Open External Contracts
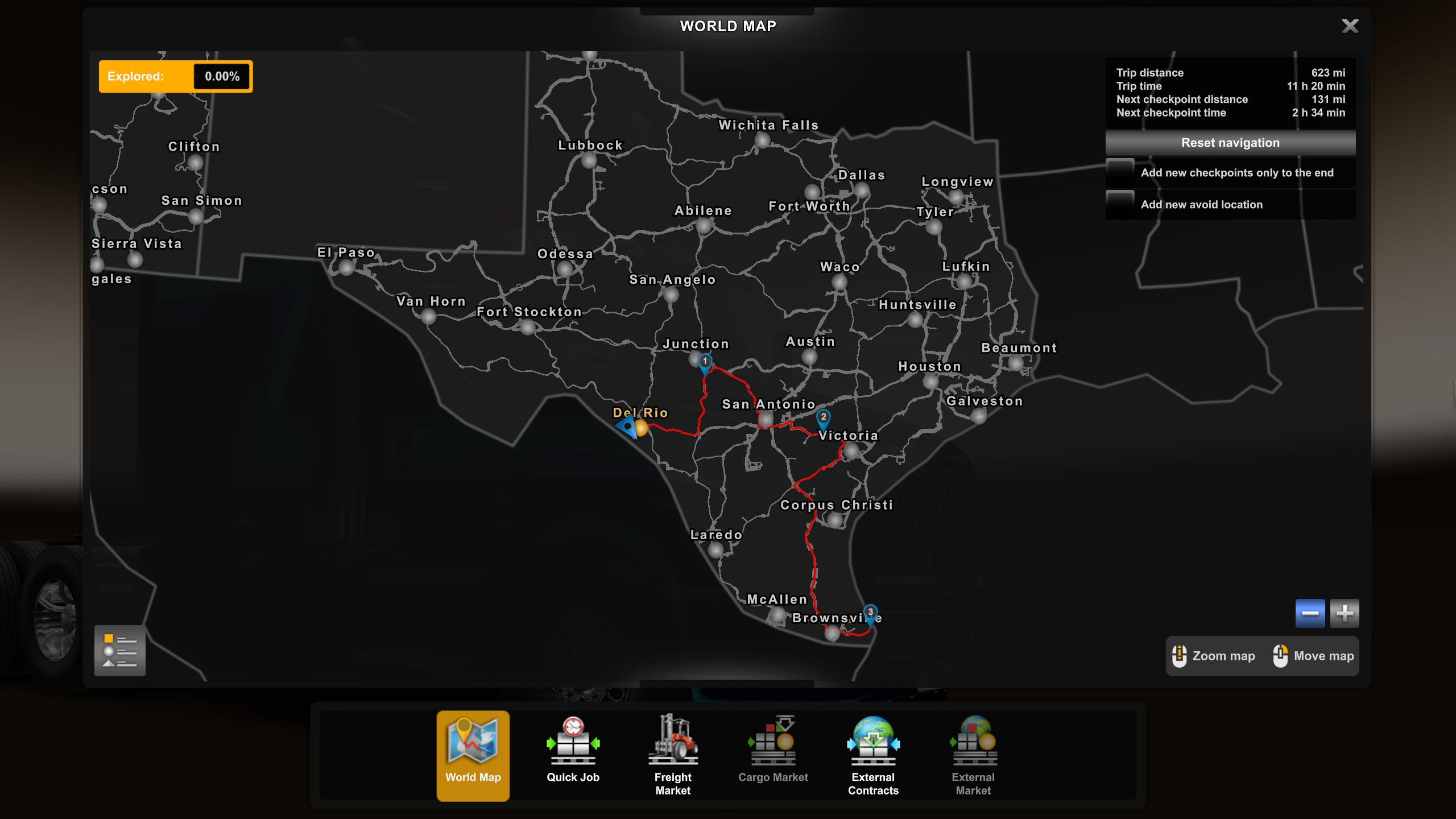Viewport: 1456px width, 819px height. (x=873, y=756)
